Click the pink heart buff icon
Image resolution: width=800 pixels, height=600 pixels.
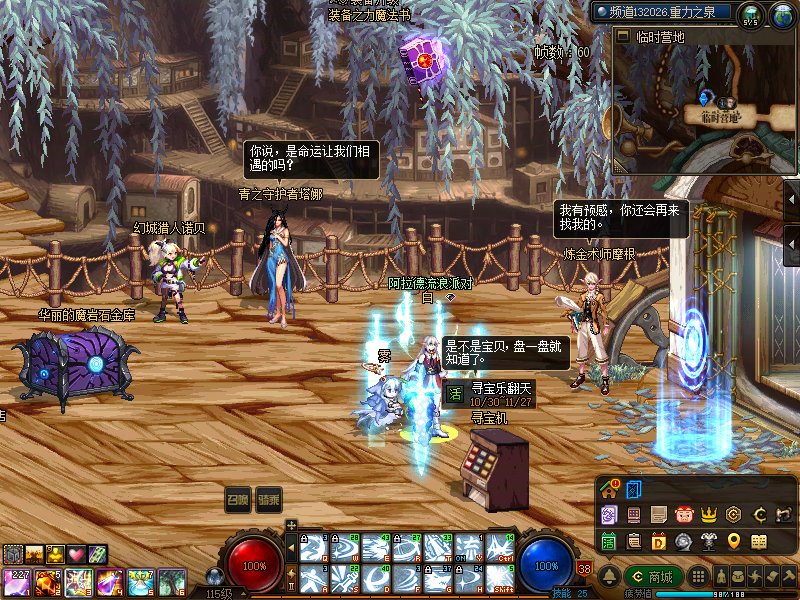75,554
